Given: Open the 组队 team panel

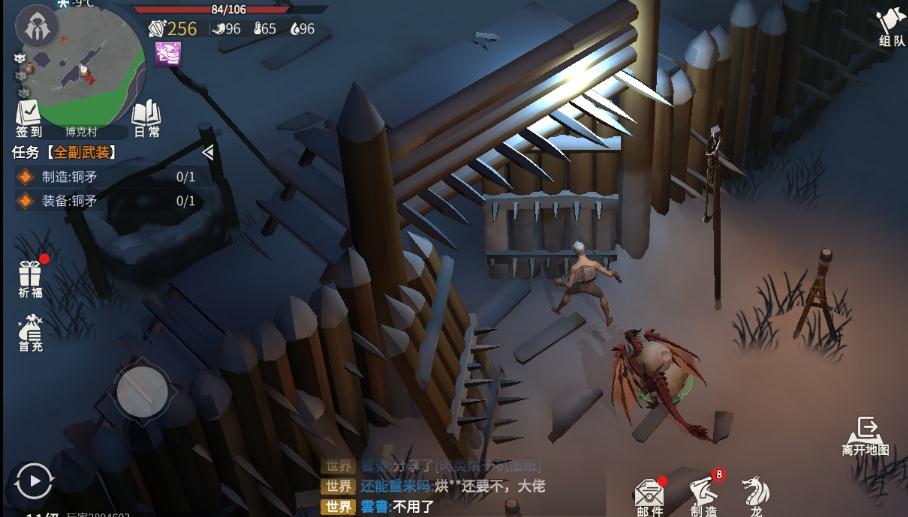Looking at the screenshot, I should tap(890, 27).
